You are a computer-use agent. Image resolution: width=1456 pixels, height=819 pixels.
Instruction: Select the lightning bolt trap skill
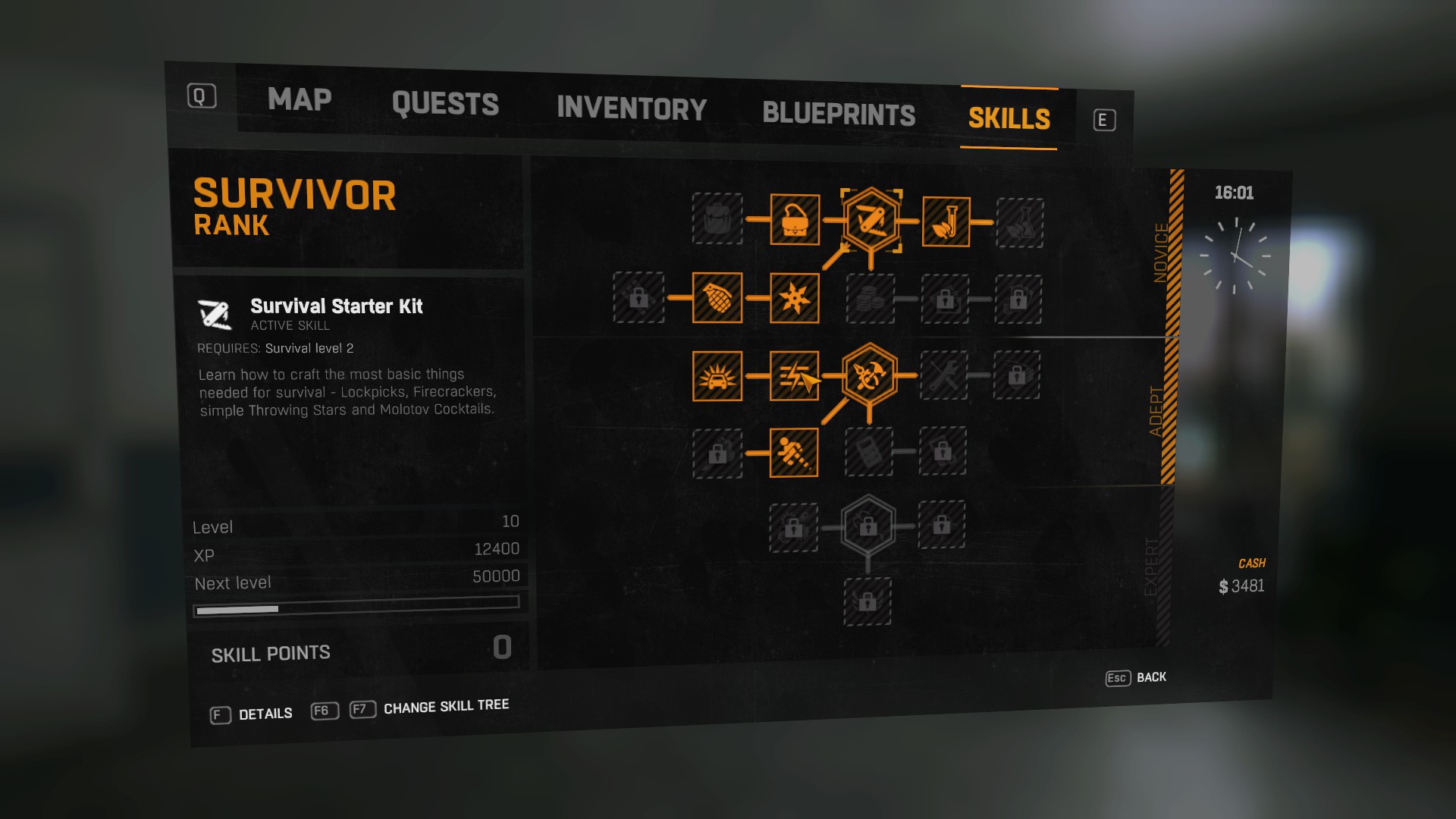click(794, 376)
